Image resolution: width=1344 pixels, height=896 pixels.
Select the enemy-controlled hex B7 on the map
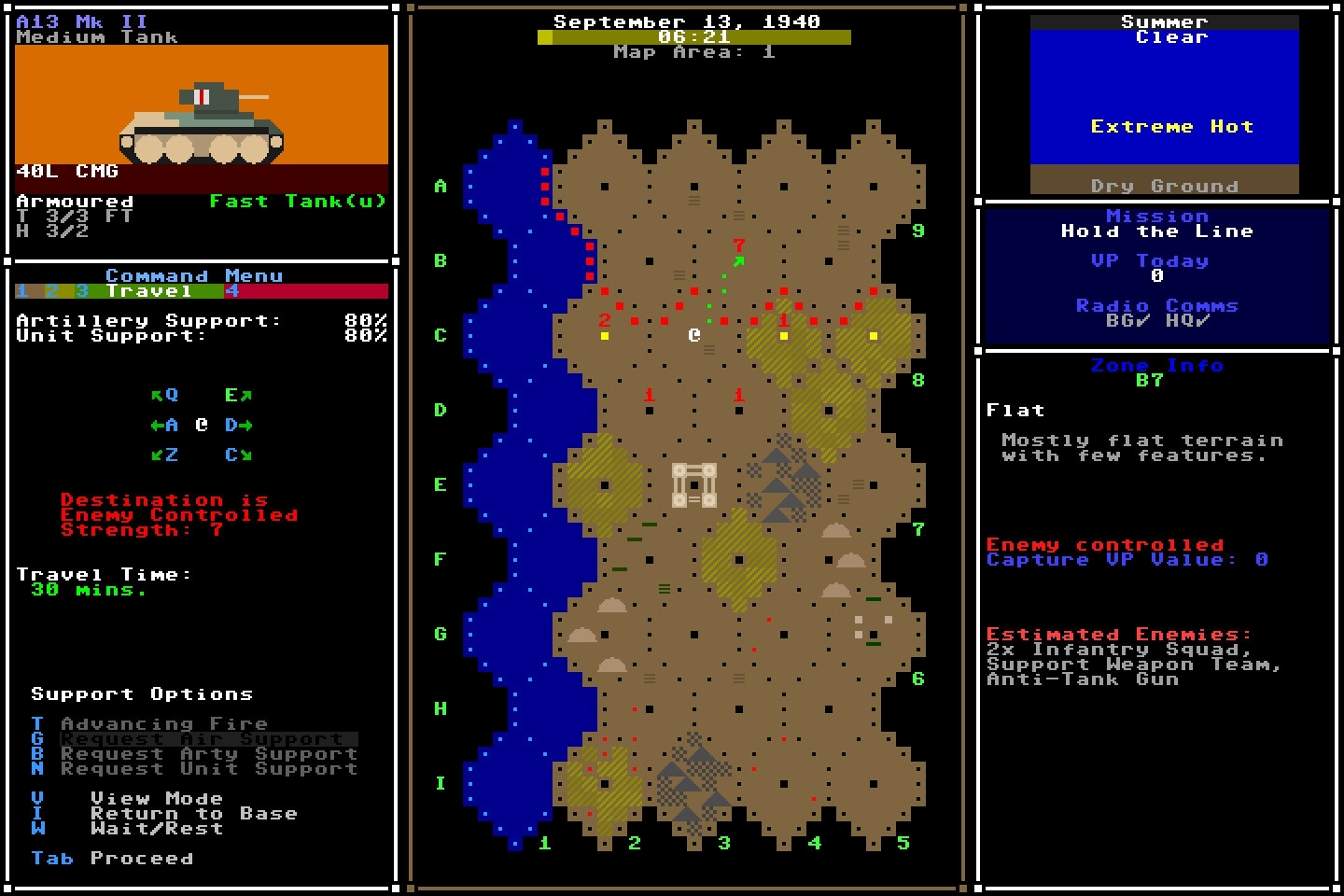coord(737,261)
